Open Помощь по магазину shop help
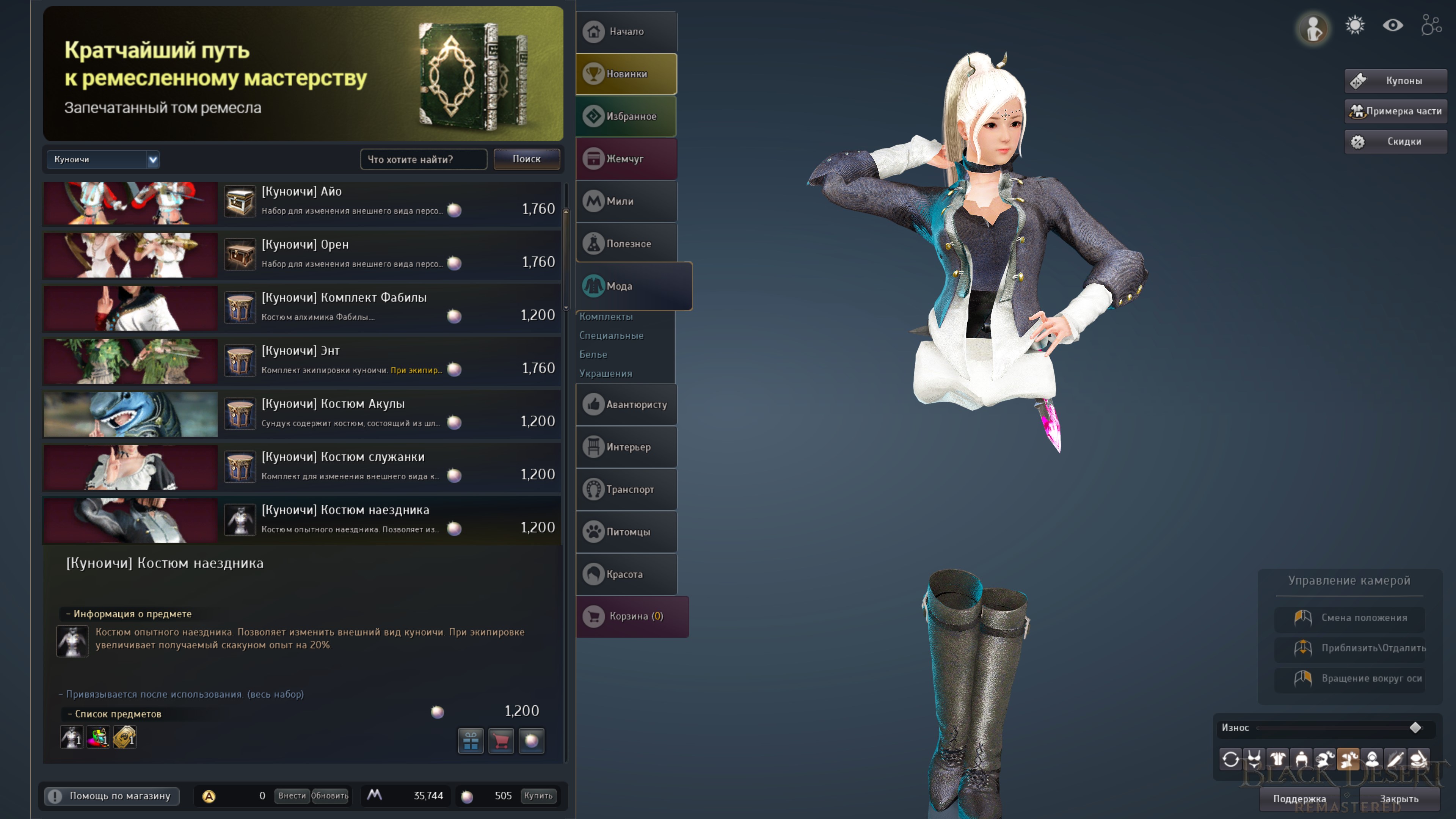Image resolution: width=1456 pixels, height=819 pixels. 112,796
